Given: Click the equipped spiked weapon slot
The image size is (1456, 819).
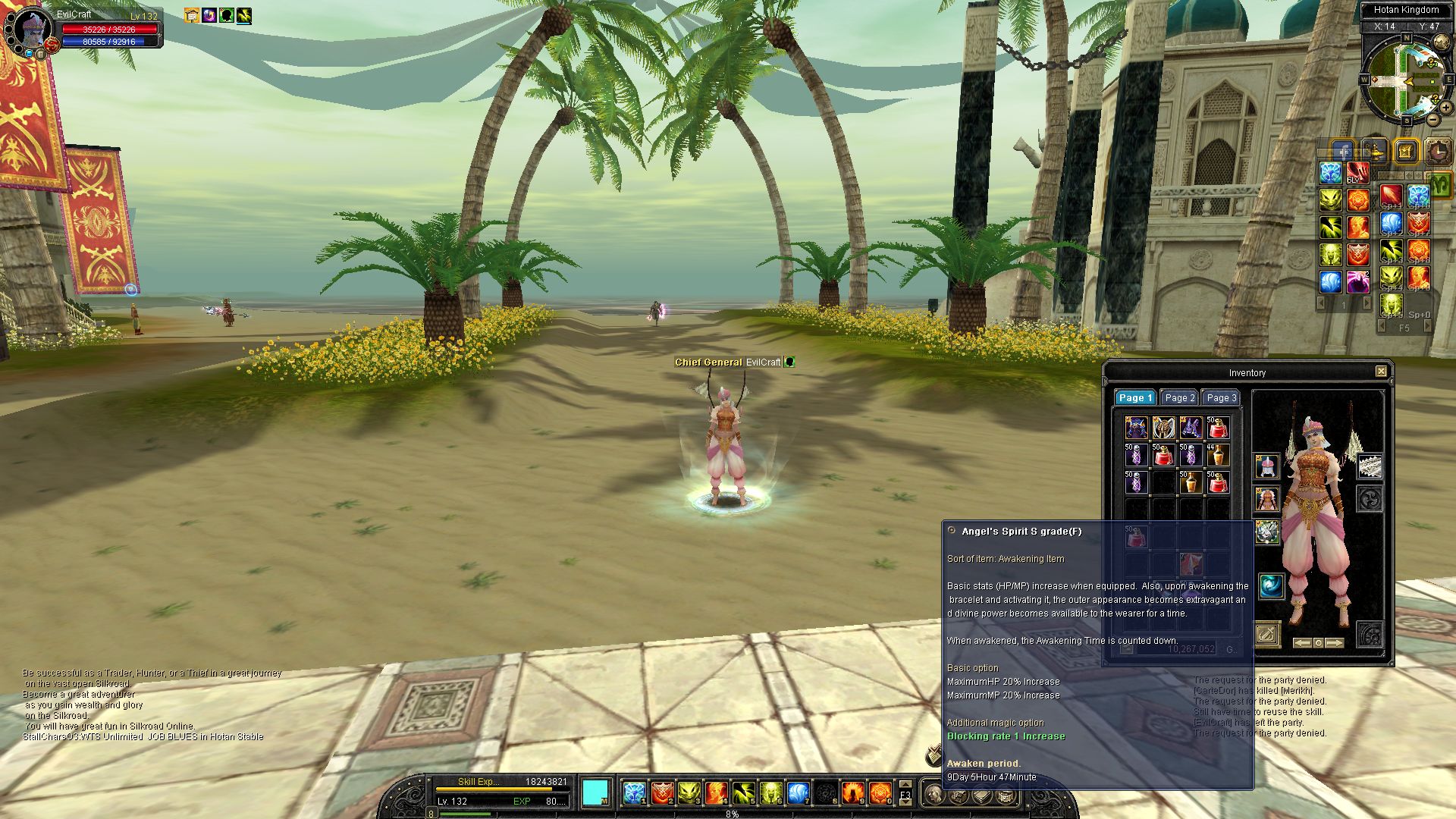Looking at the screenshot, I should pyautogui.click(x=1369, y=467).
